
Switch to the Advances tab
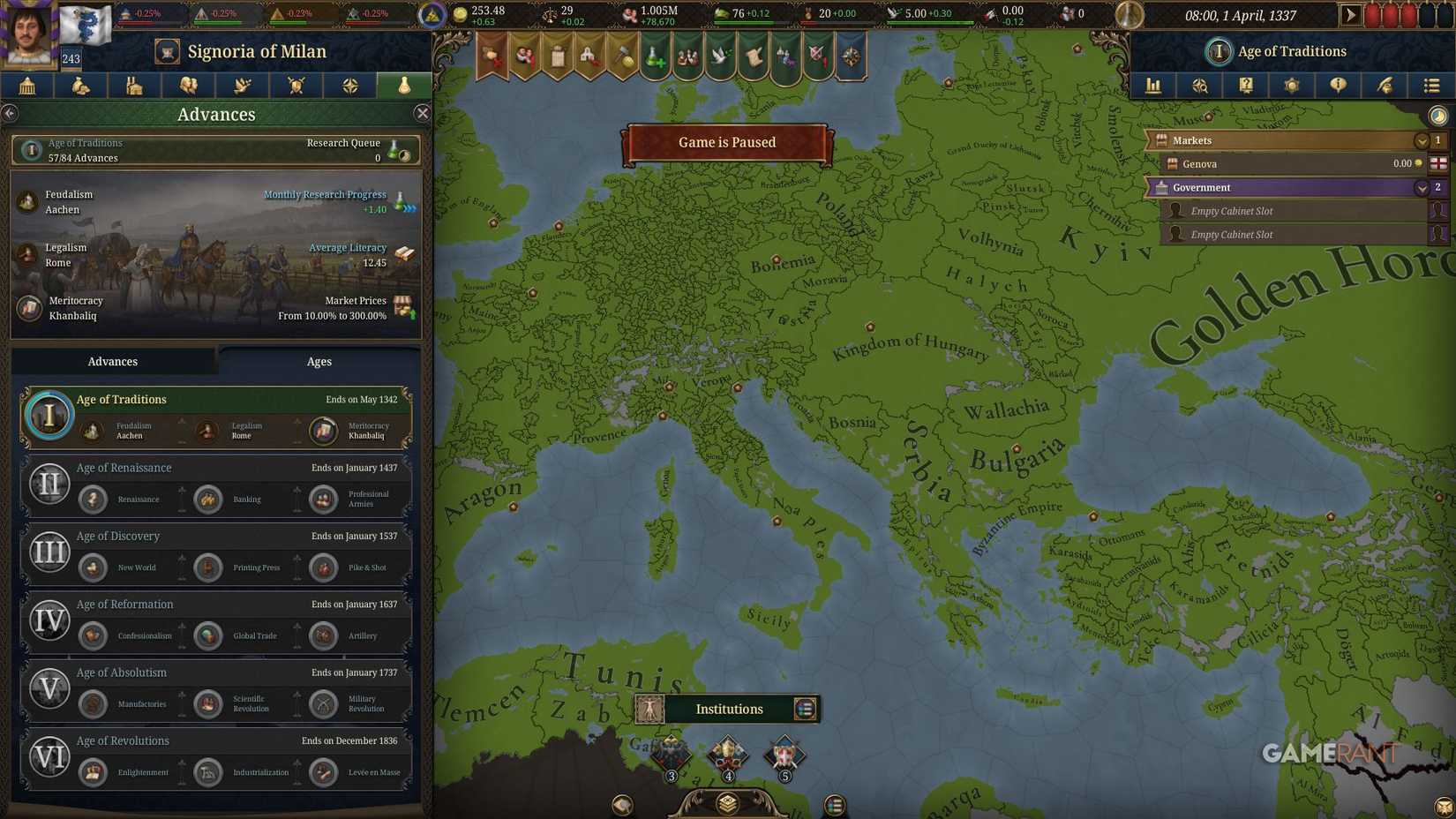click(x=112, y=361)
